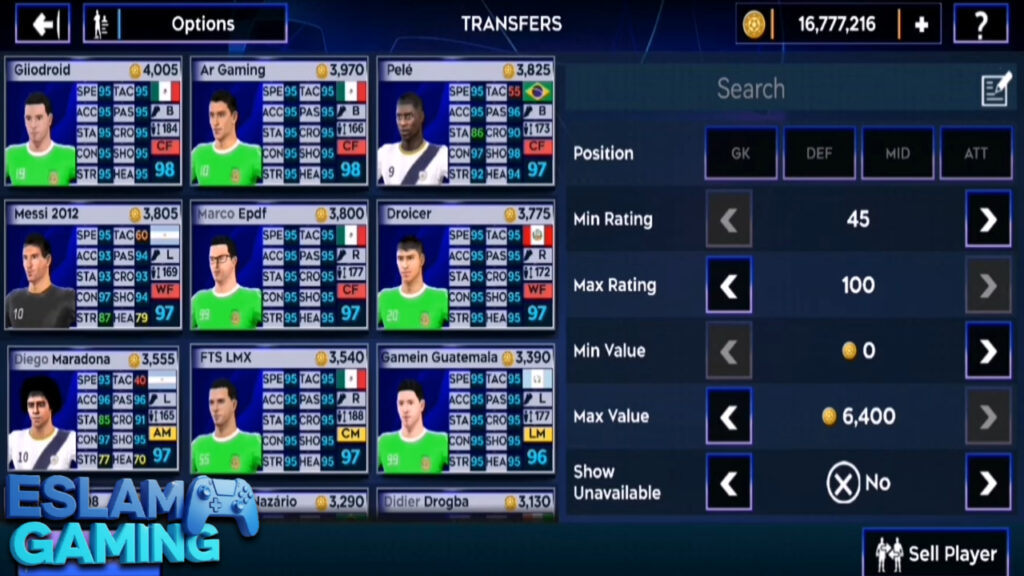Decrease the Max Rating value
The image size is (1024, 576).
[x=729, y=285]
